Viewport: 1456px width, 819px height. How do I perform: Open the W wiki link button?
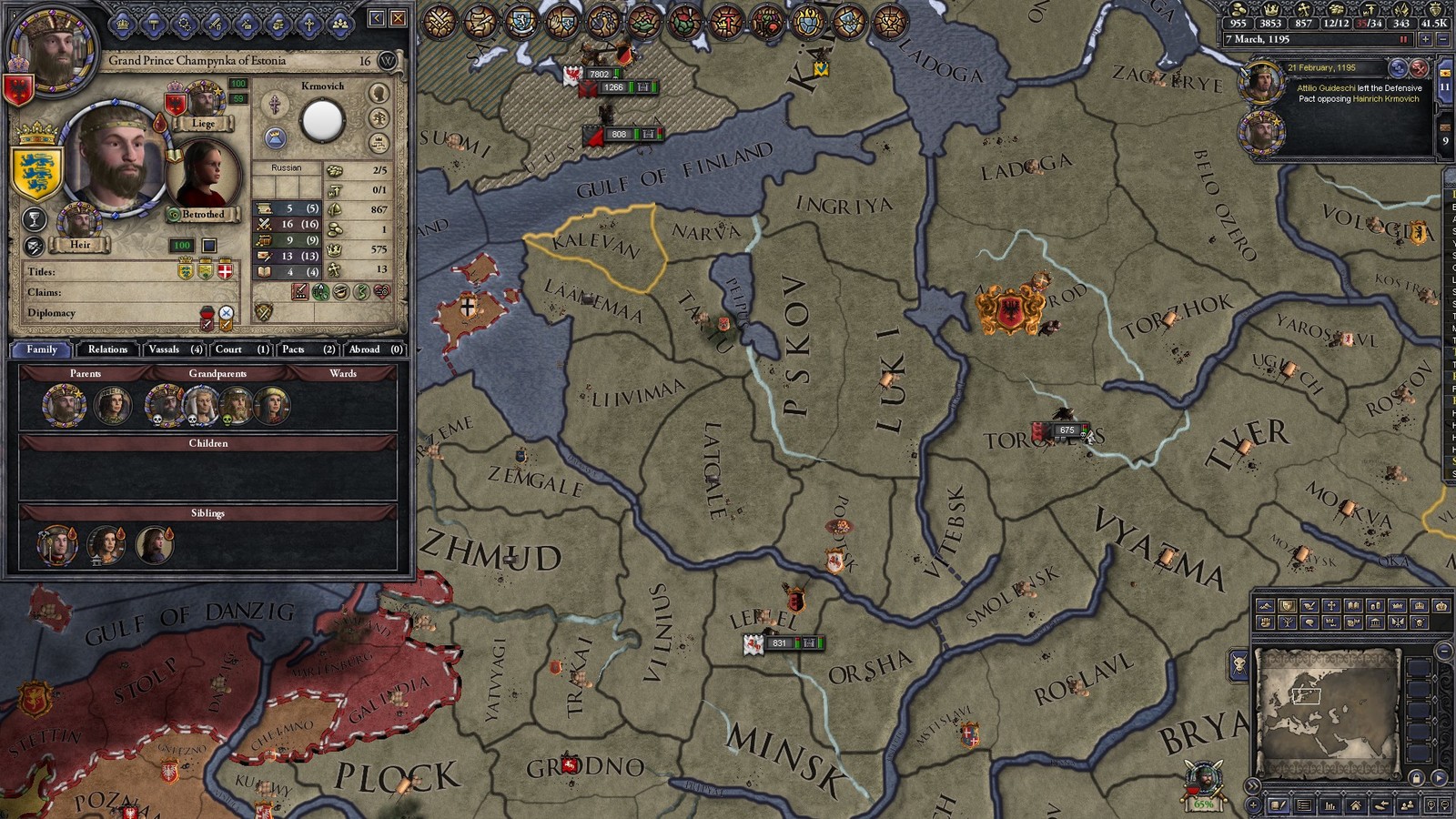coord(388,61)
